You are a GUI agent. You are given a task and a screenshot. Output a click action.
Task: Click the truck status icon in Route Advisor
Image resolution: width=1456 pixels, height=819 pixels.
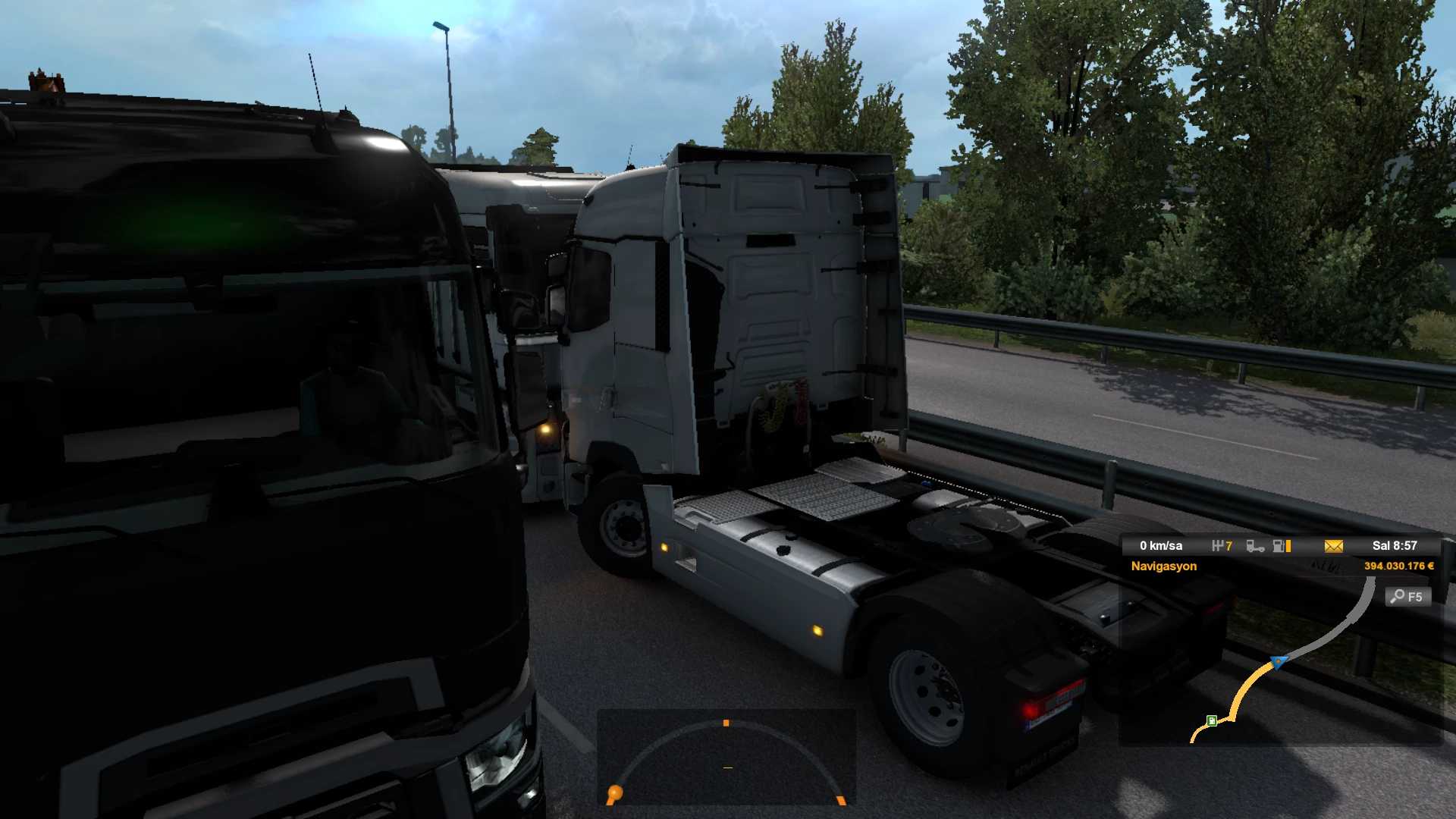click(x=1255, y=546)
